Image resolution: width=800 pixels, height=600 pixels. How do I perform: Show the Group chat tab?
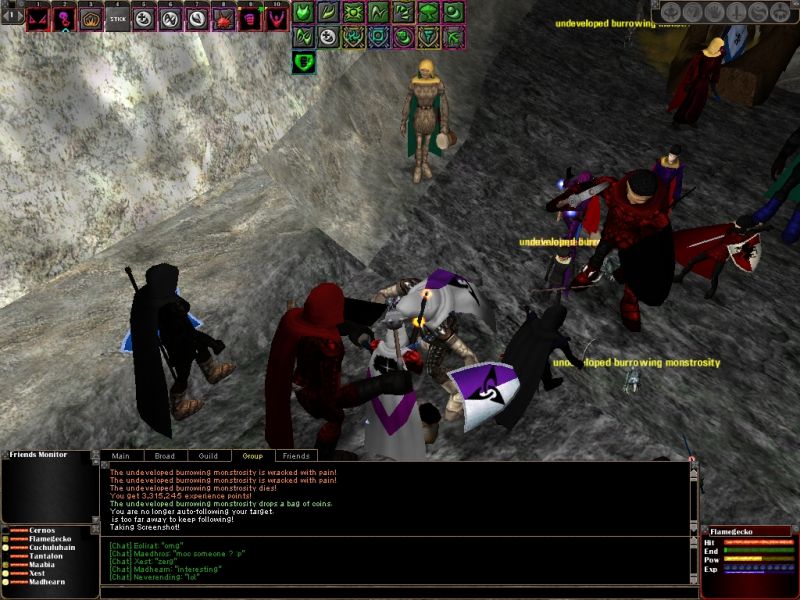pos(252,456)
